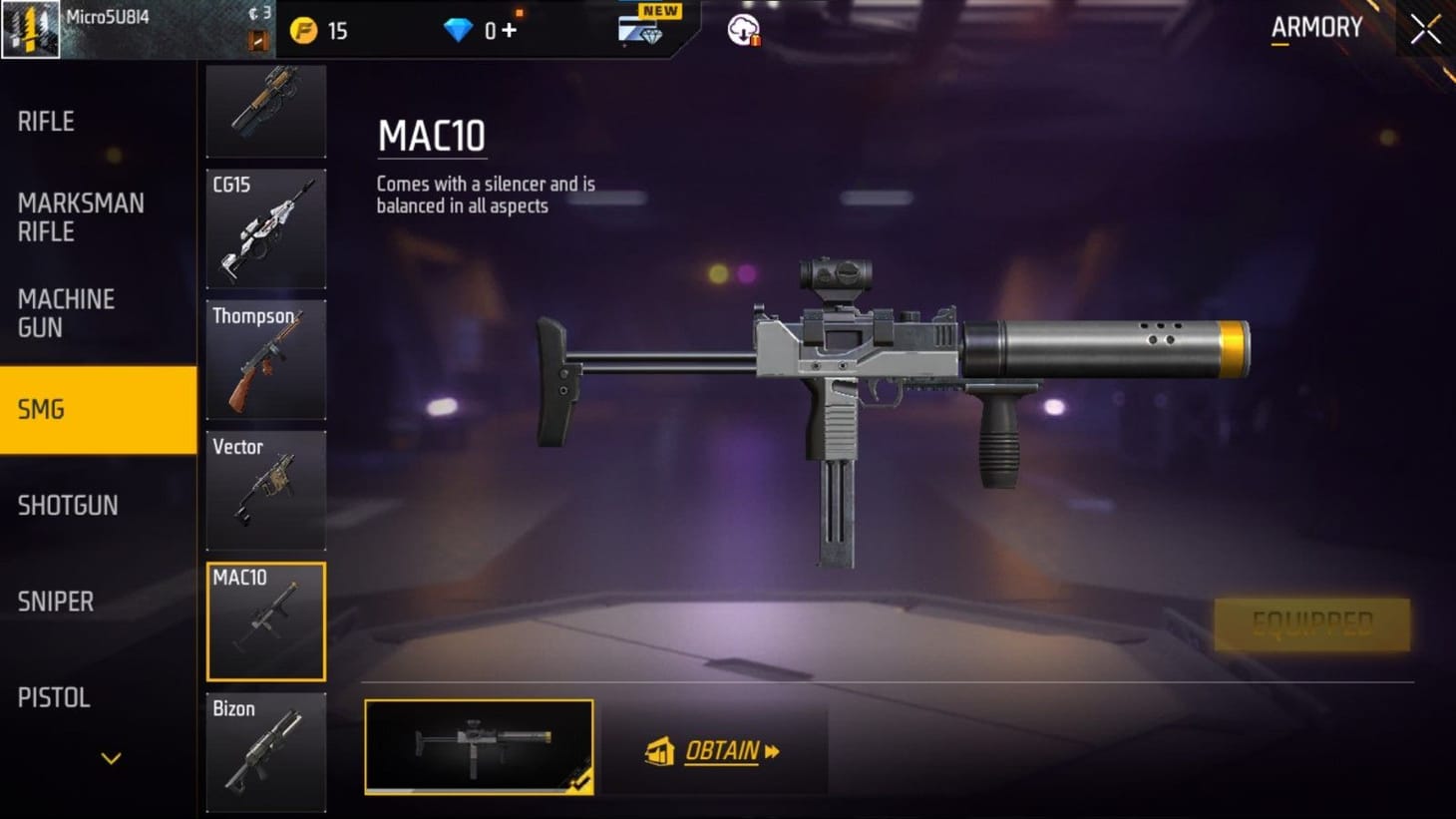Select the Vector weapon entry
The height and width of the screenshot is (819, 1456).
265,491
